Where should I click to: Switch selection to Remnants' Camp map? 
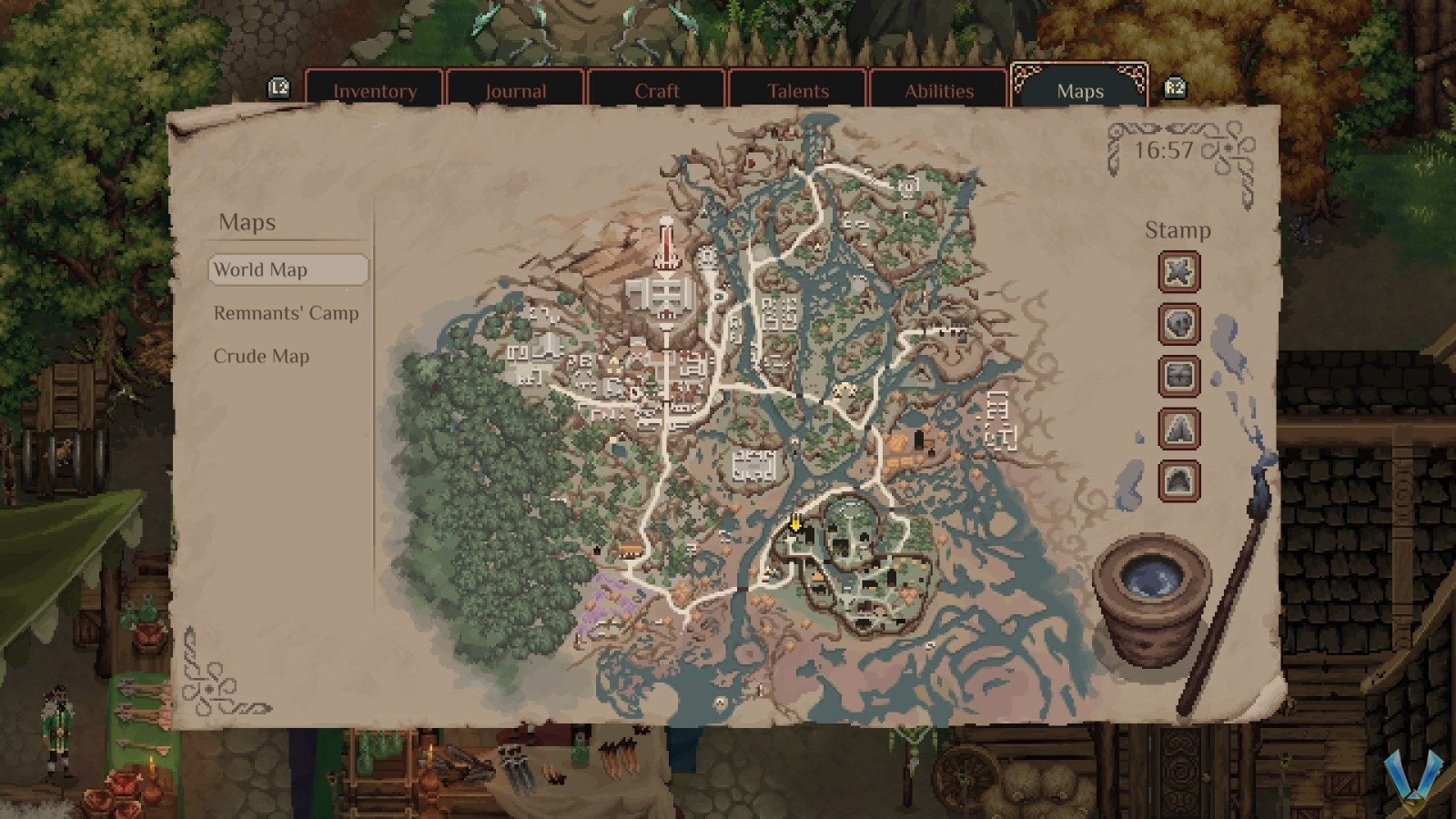286,312
